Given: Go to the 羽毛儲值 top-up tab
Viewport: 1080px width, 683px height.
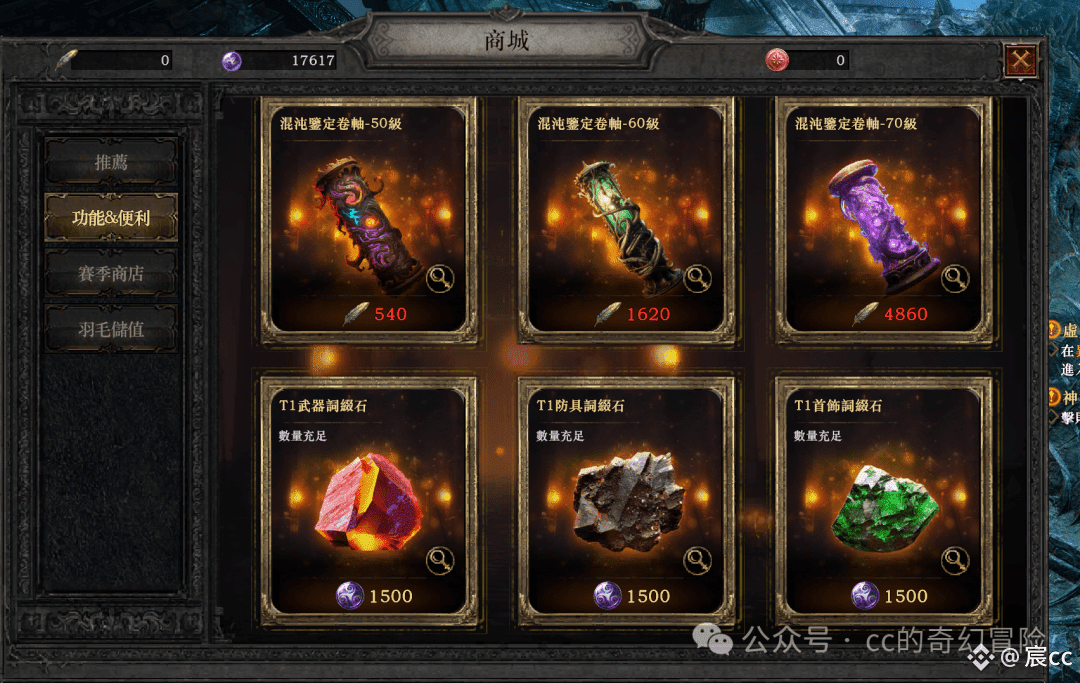Looking at the screenshot, I should 111,329.
